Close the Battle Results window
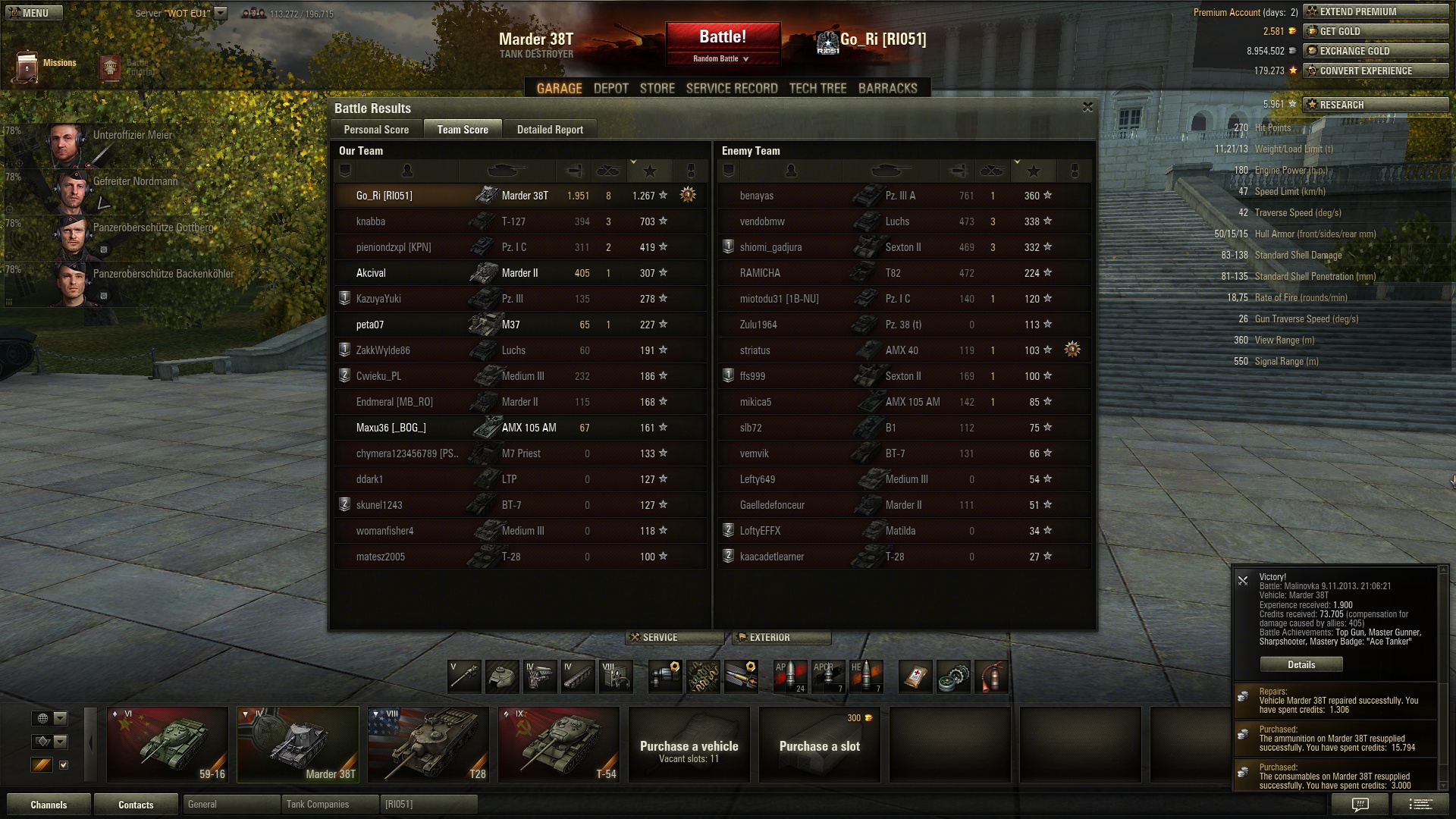Viewport: 1456px width, 819px height. pyautogui.click(x=1087, y=108)
